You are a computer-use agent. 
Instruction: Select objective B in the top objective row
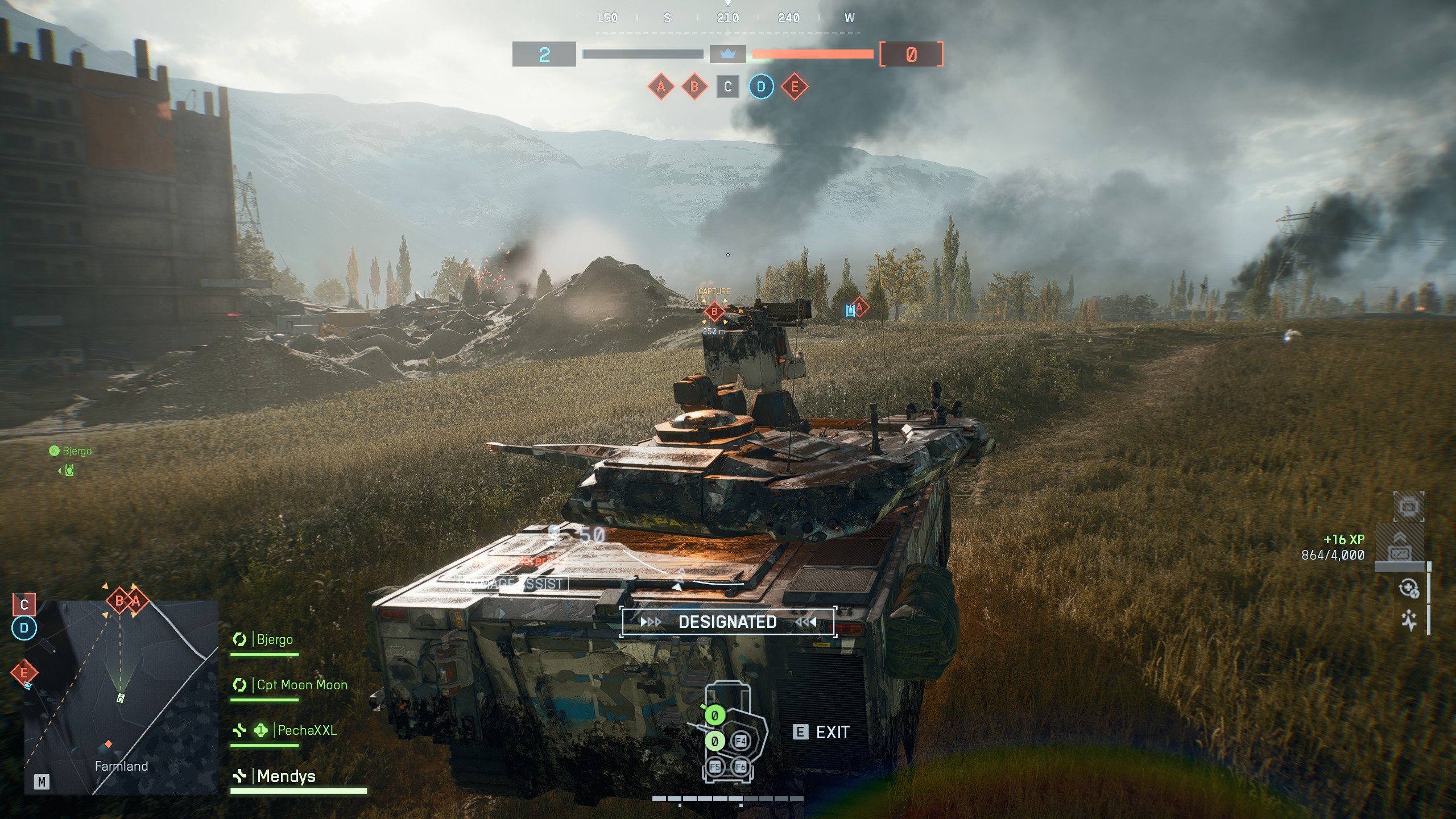(x=694, y=87)
